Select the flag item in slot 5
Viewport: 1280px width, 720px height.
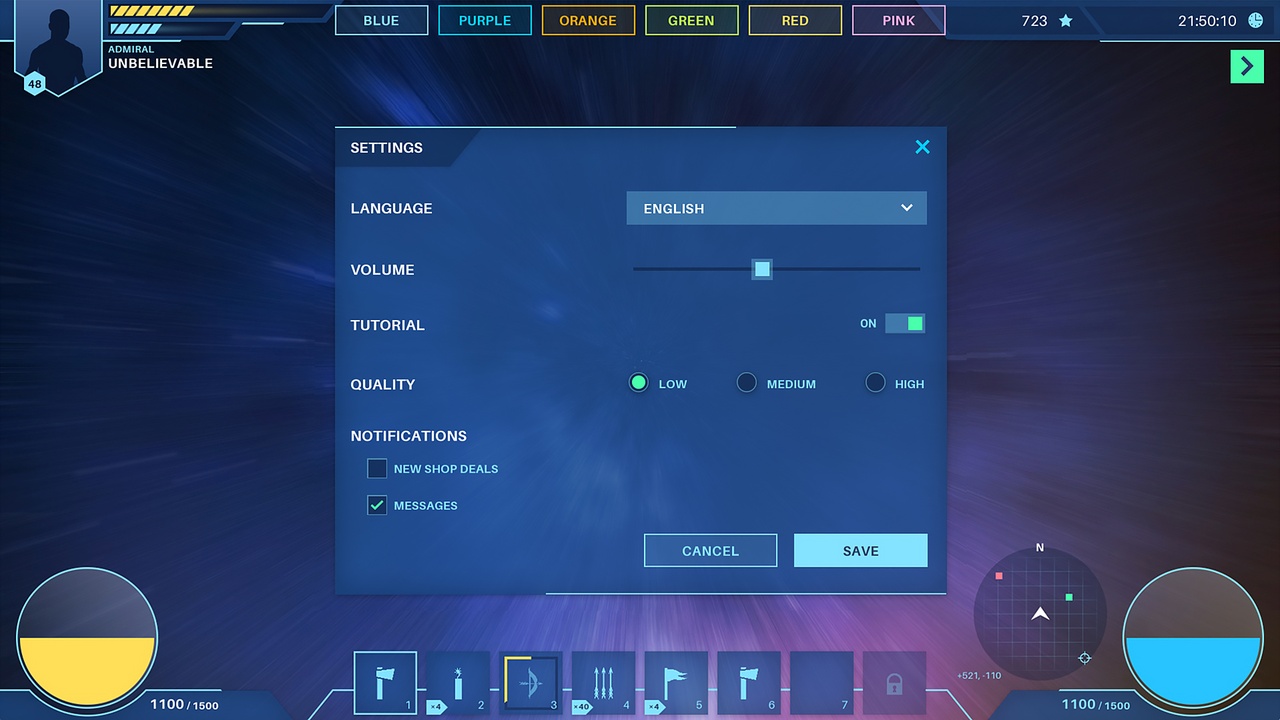tap(675, 682)
